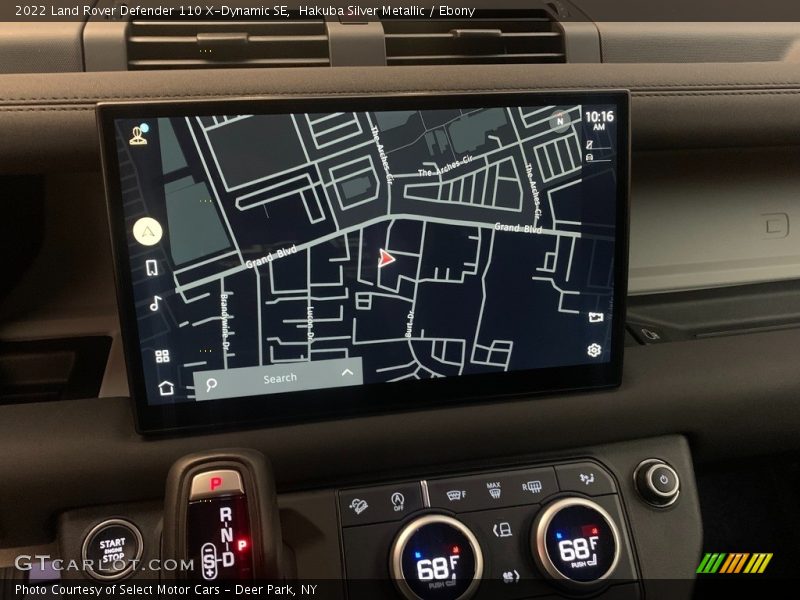The width and height of the screenshot is (800, 600).
Task: Open the phone icon in the sidebar
Action: coord(152,268)
